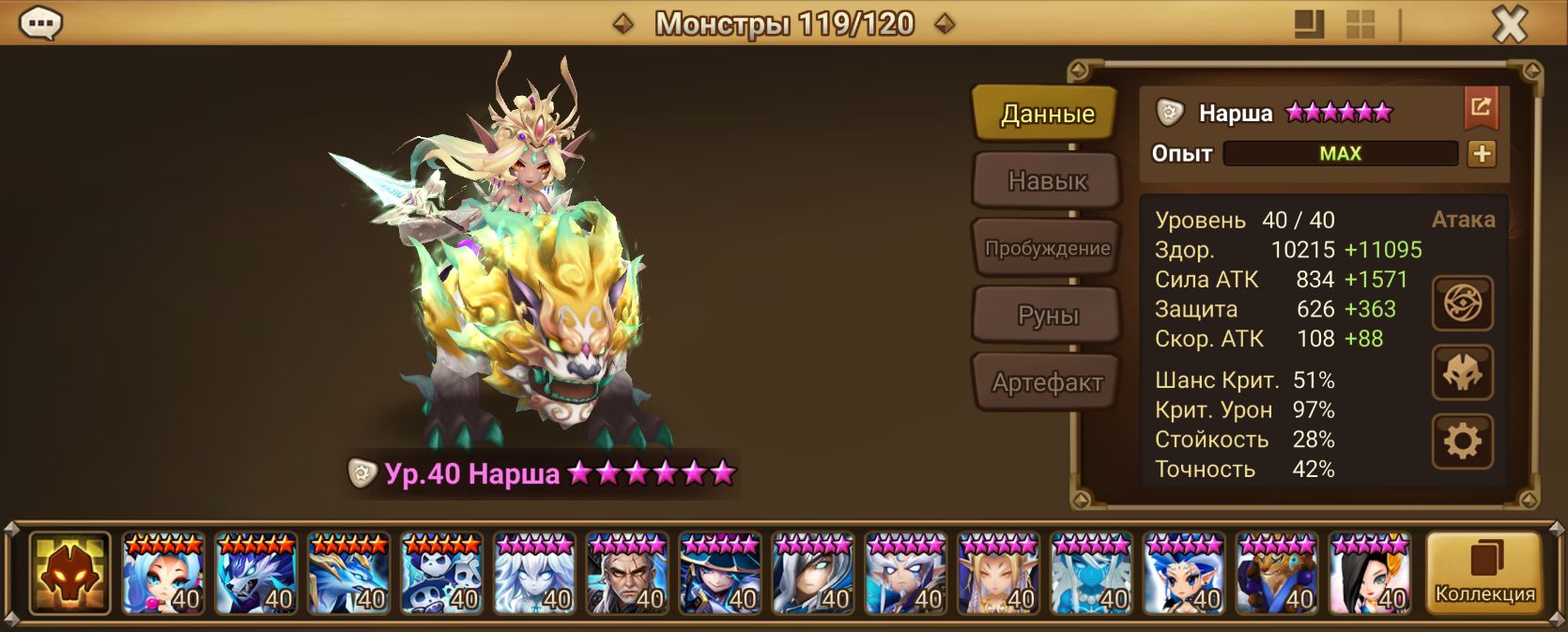Screen dimensions: 1568x632
Task: Tap the plus button next to Опыт
Action: point(1482,154)
